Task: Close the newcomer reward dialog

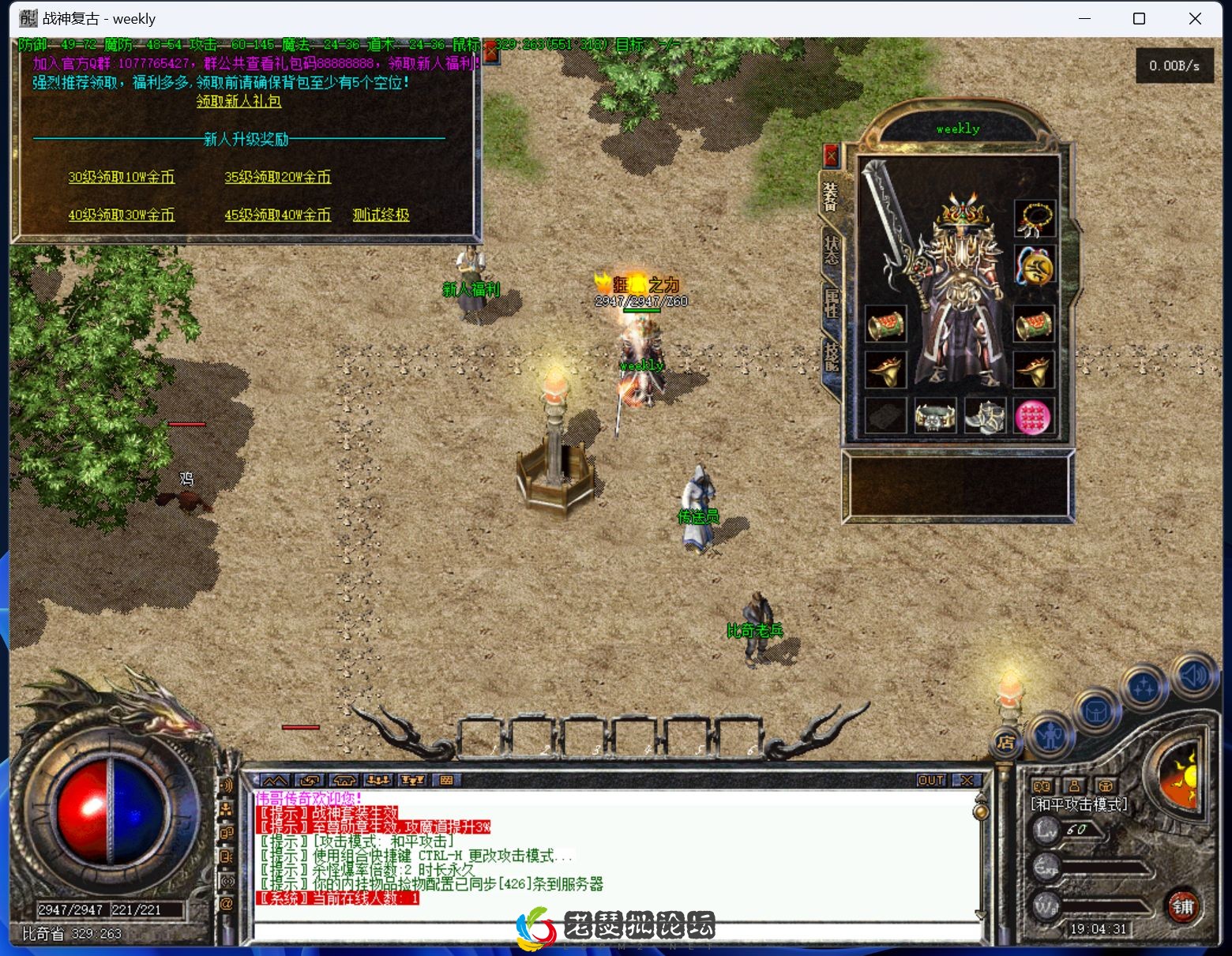Action: (491, 52)
